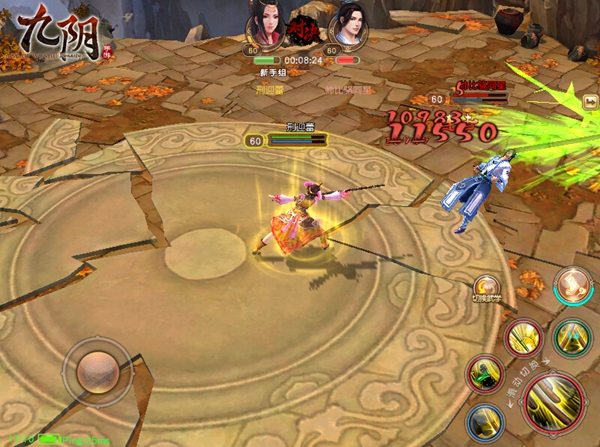Switch martial arts with the 切换武学 button
The width and height of the screenshot is (600, 447).
pos(487,287)
